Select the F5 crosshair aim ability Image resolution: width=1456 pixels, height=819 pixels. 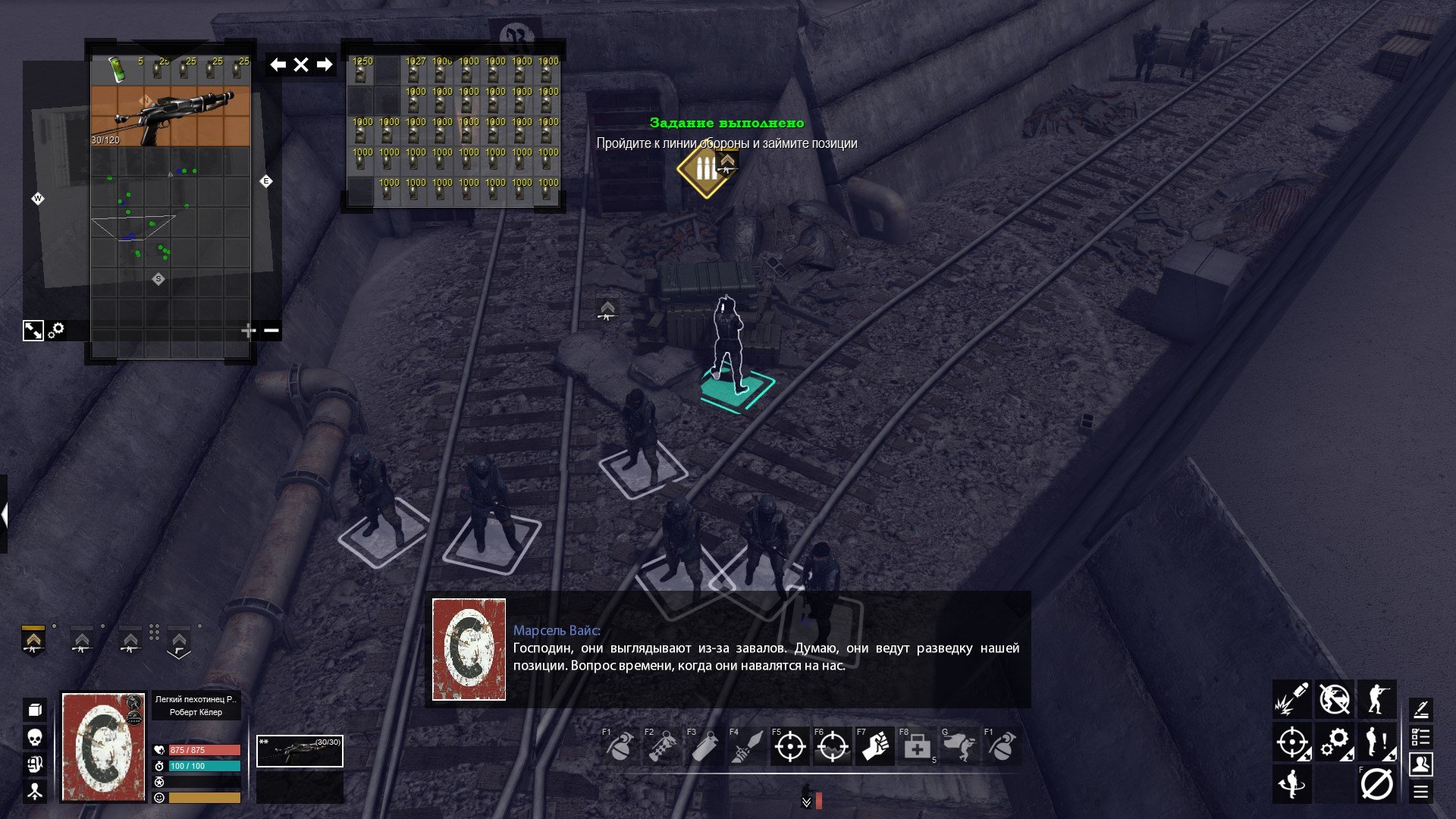[x=789, y=748]
